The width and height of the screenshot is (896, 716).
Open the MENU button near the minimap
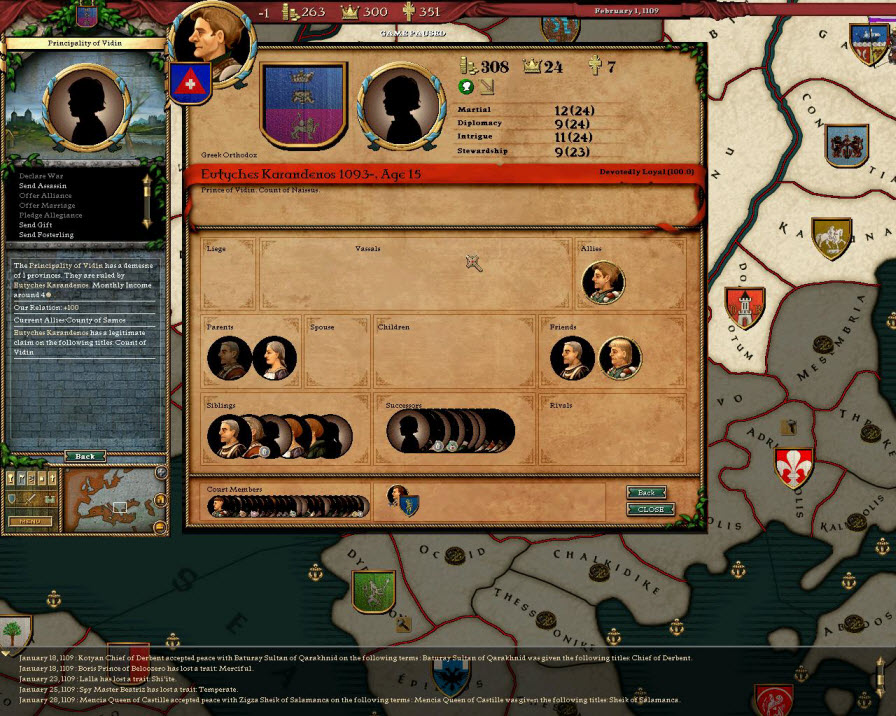click(x=30, y=521)
